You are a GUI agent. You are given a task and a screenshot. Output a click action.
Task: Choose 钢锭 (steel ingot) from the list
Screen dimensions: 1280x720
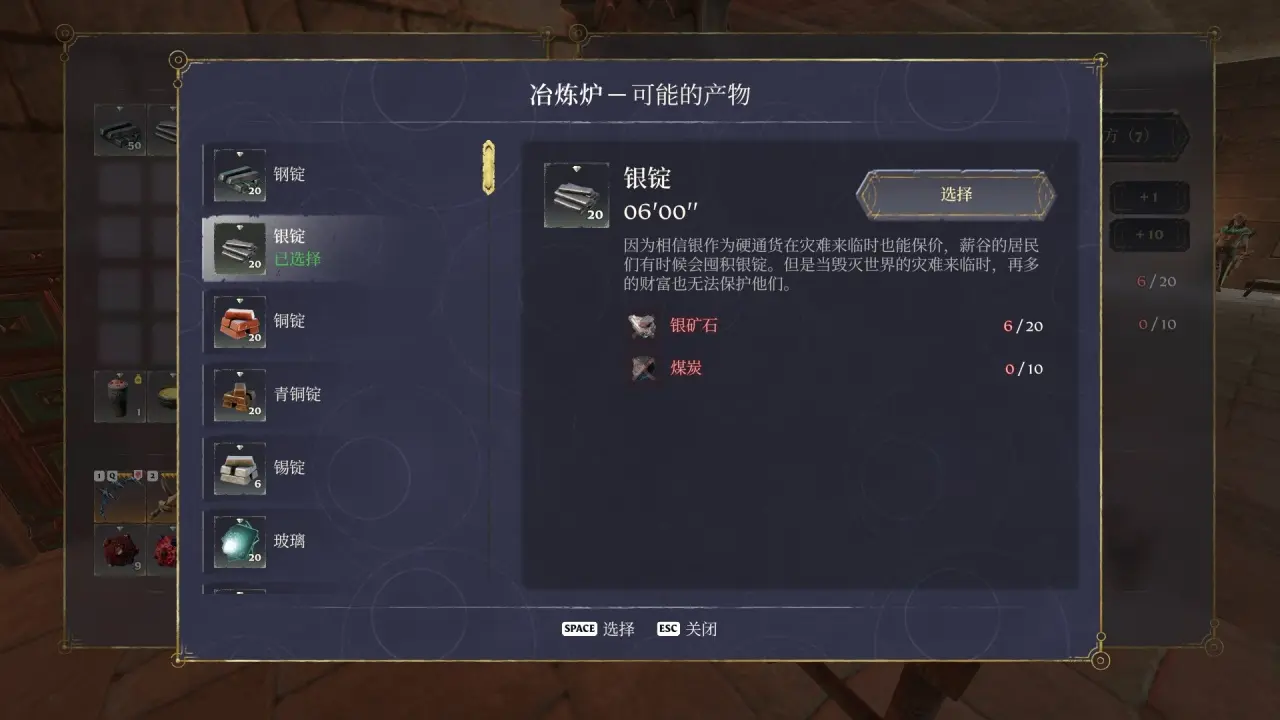[x=290, y=175]
